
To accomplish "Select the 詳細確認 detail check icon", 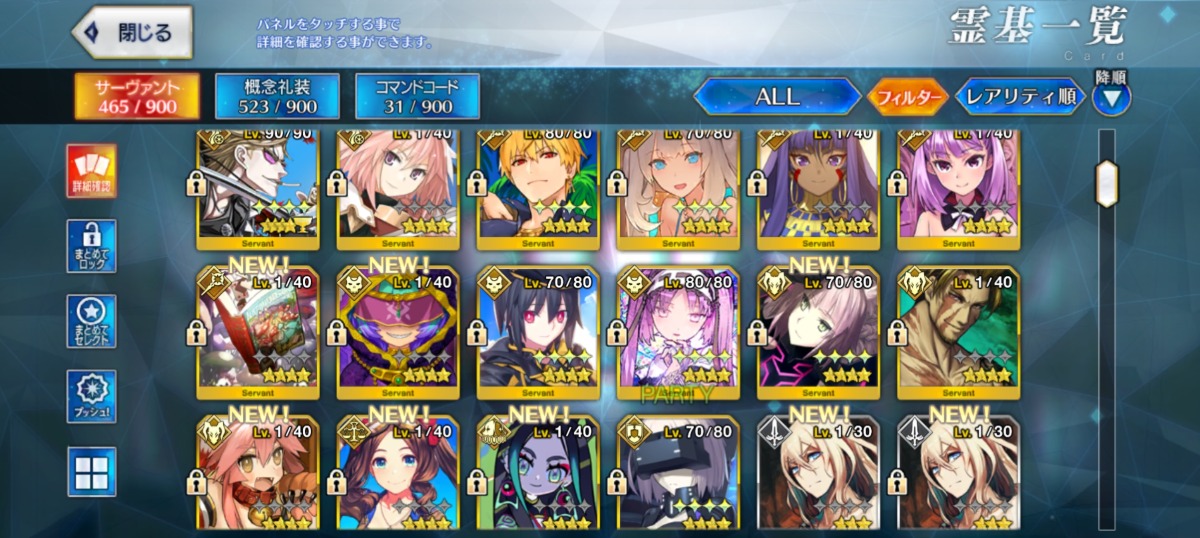I will (91, 170).
